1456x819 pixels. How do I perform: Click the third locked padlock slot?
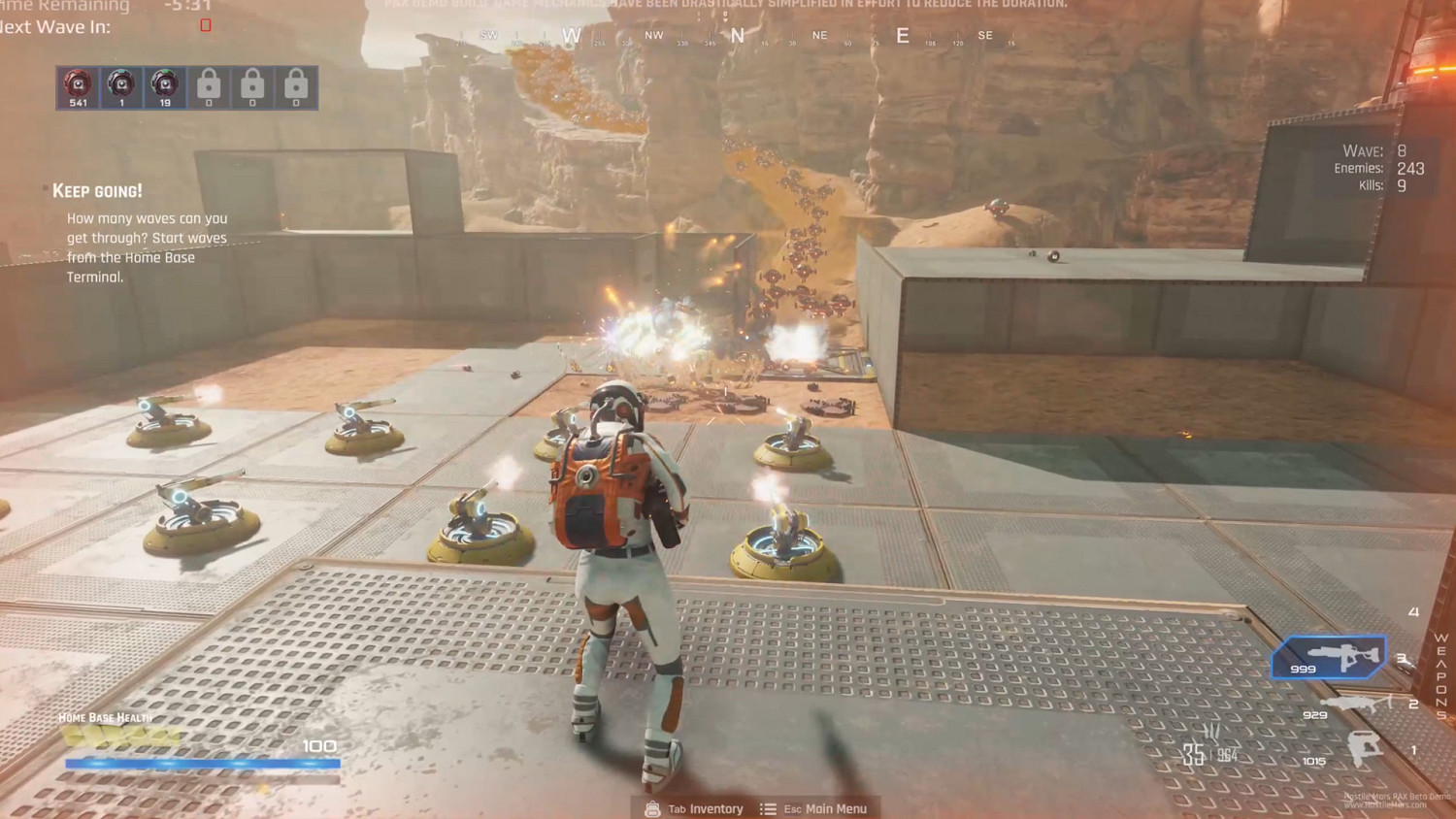point(296,86)
